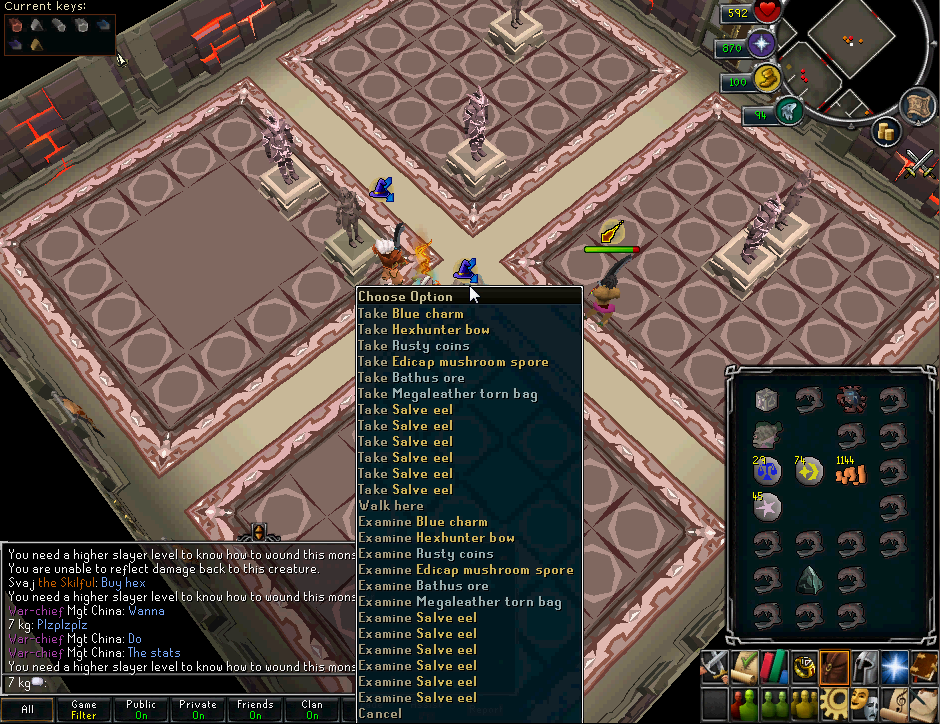Open the worn equipment helmet tab
The height and width of the screenshot is (724, 940).
[x=864, y=666]
